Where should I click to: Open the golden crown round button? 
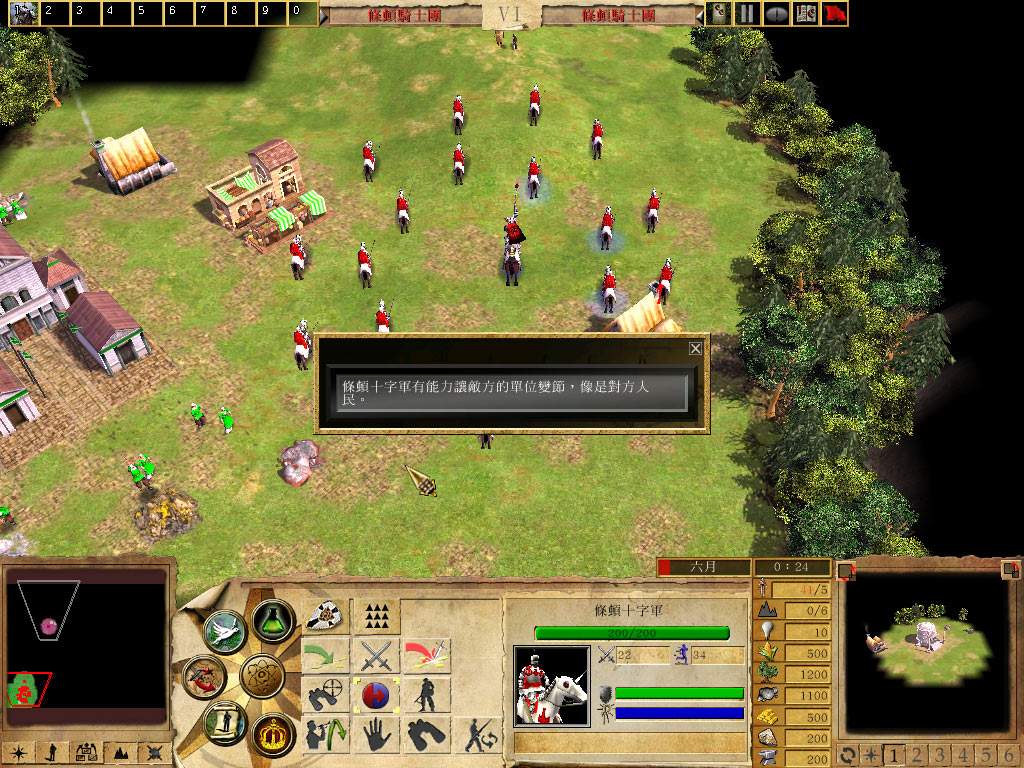click(x=271, y=734)
